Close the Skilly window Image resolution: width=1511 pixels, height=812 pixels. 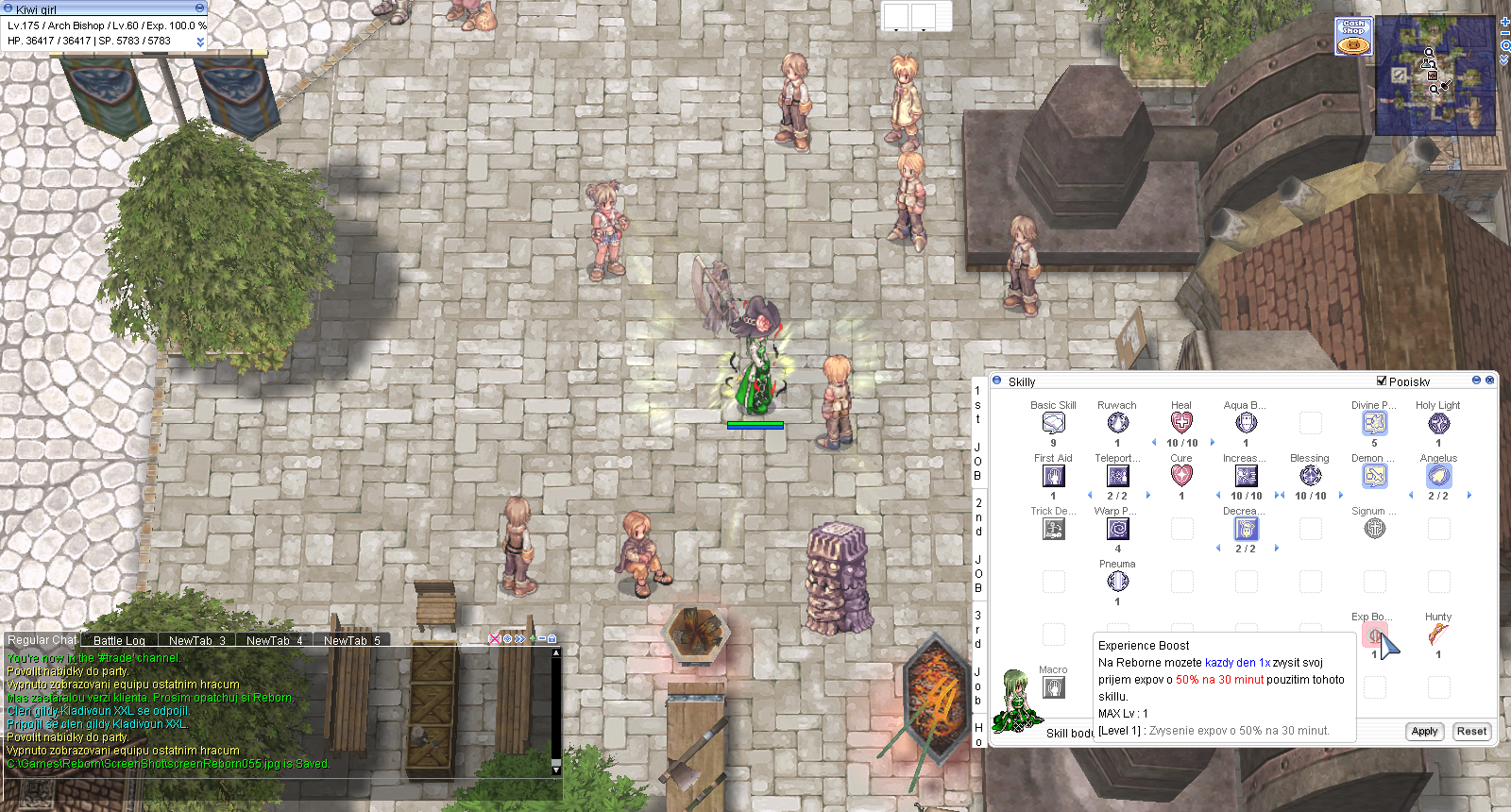[1490, 381]
